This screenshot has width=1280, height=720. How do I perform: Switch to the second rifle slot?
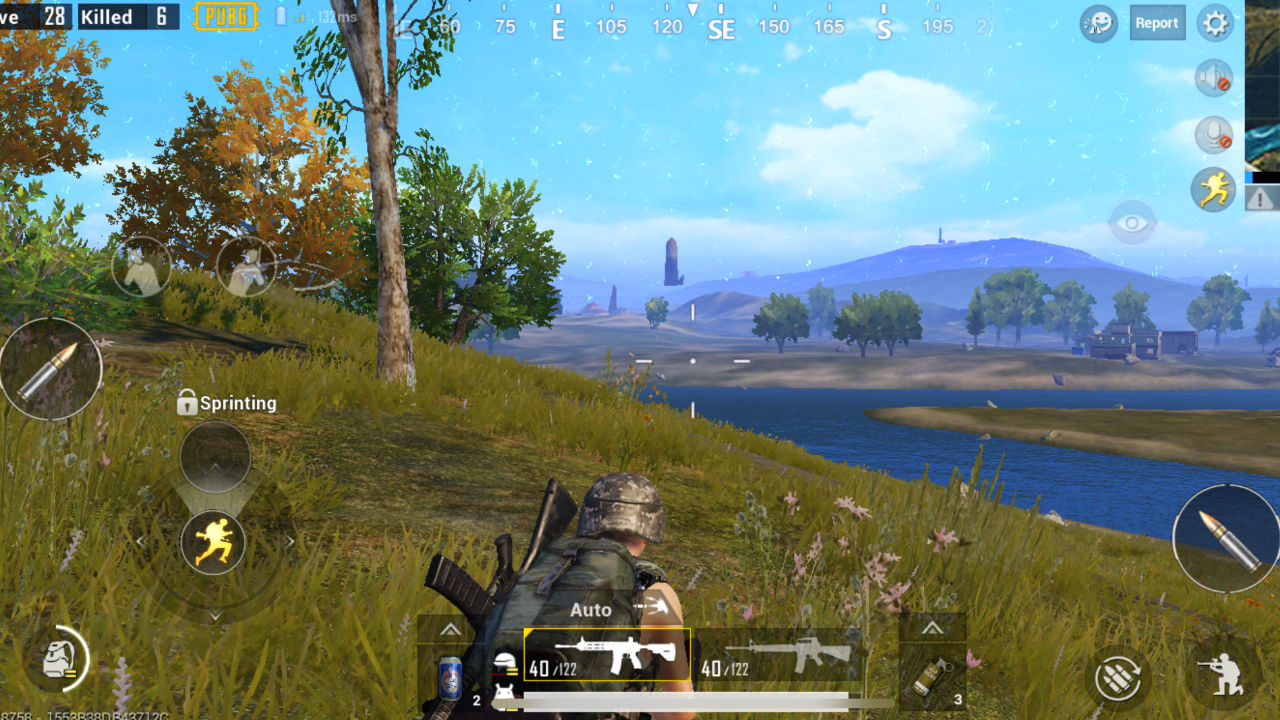[x=778, y=656]
